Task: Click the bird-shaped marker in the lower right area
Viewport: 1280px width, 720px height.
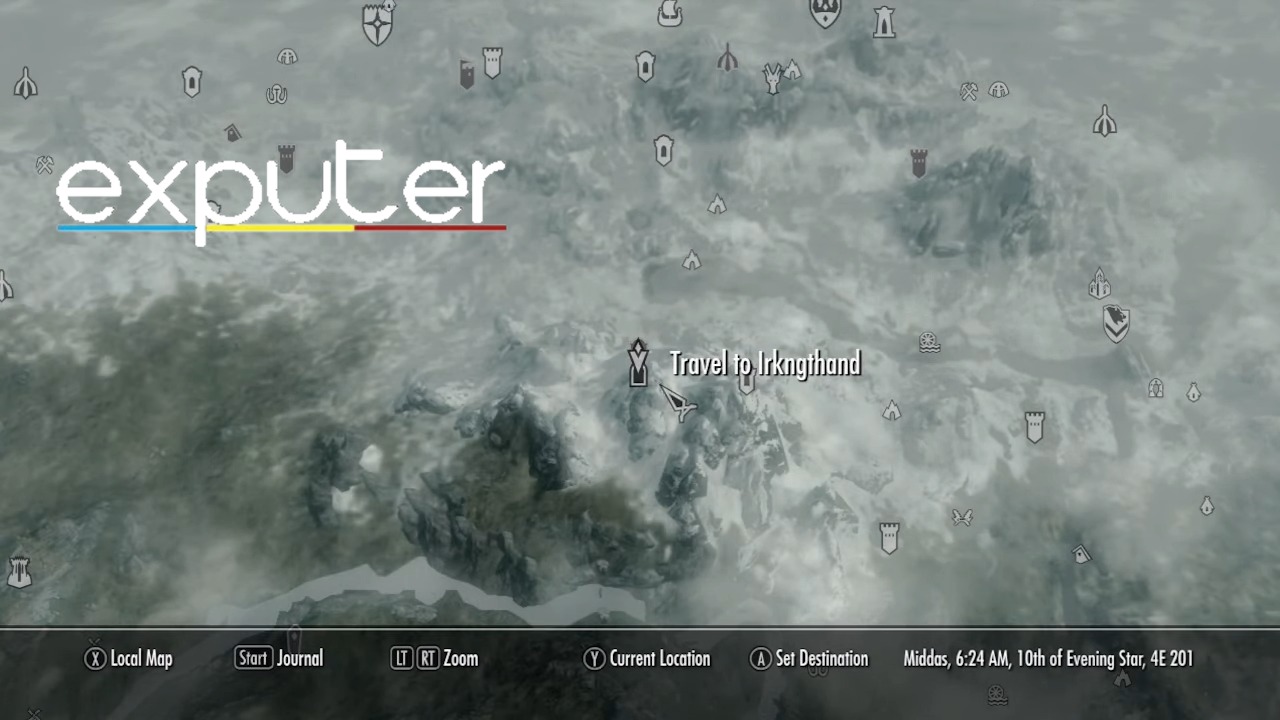Action: [x=961, y=516]
